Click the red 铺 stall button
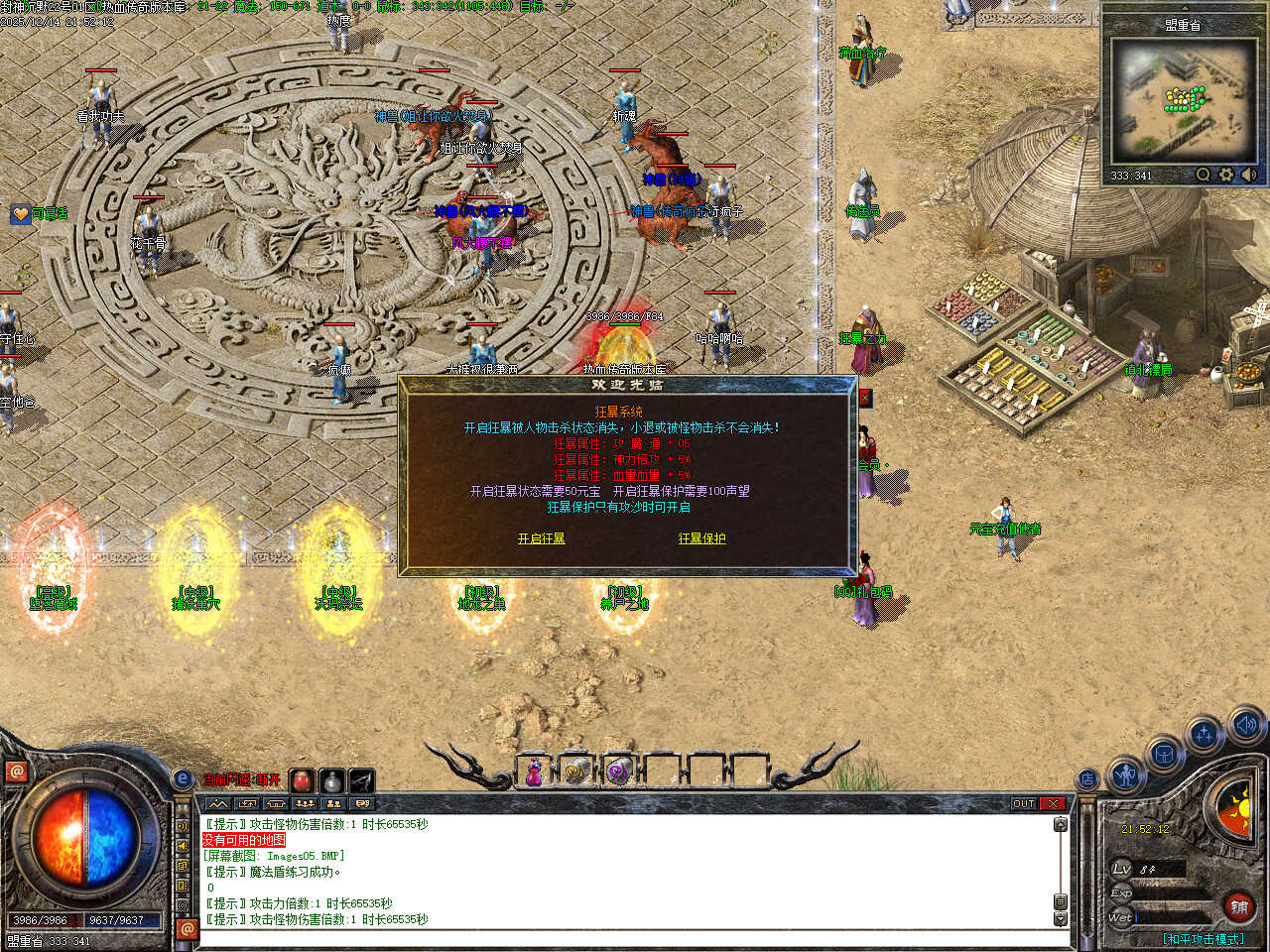Viewport: 1270px width, 952px height. click(1239, 905)
